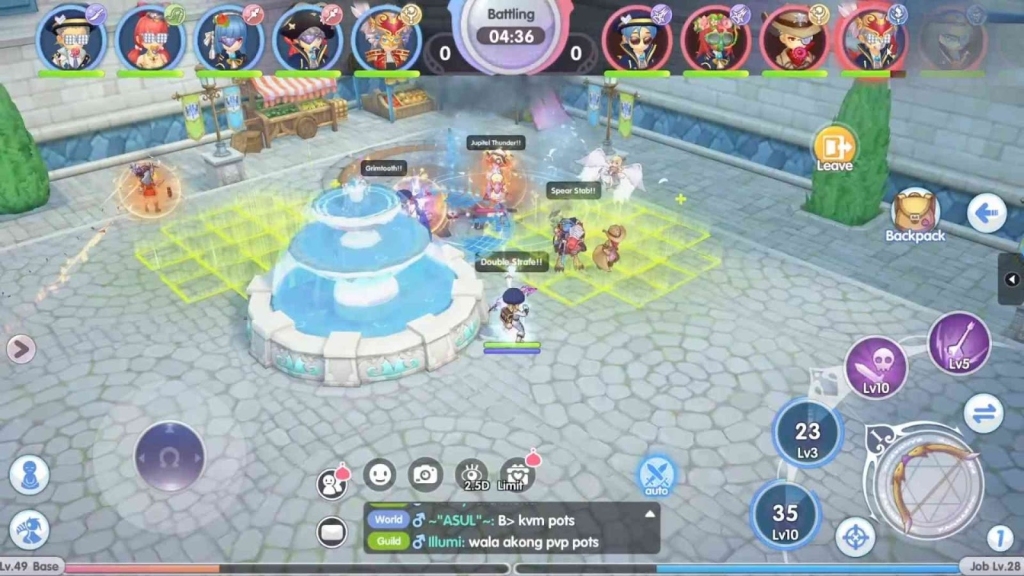Open the chat message window
Image resolution: width=1024 pixels, height=576 pixels.
(x=331, y=532)
